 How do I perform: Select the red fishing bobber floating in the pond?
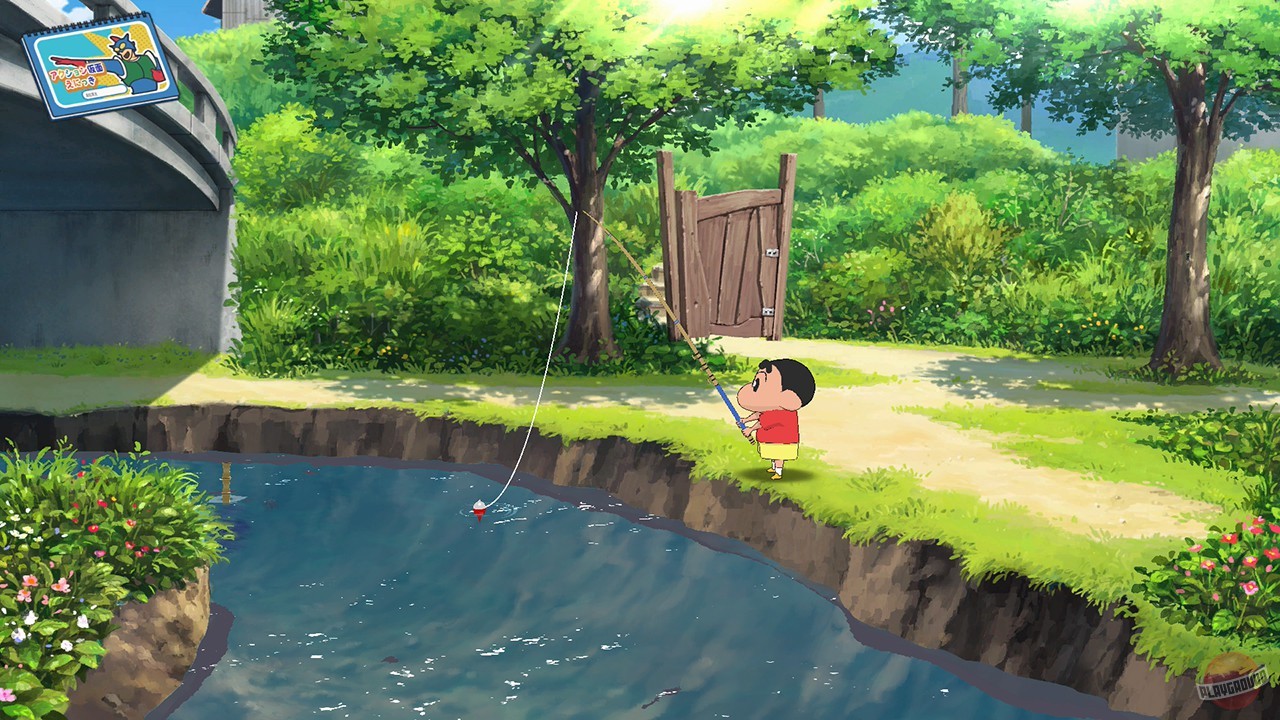478,509
